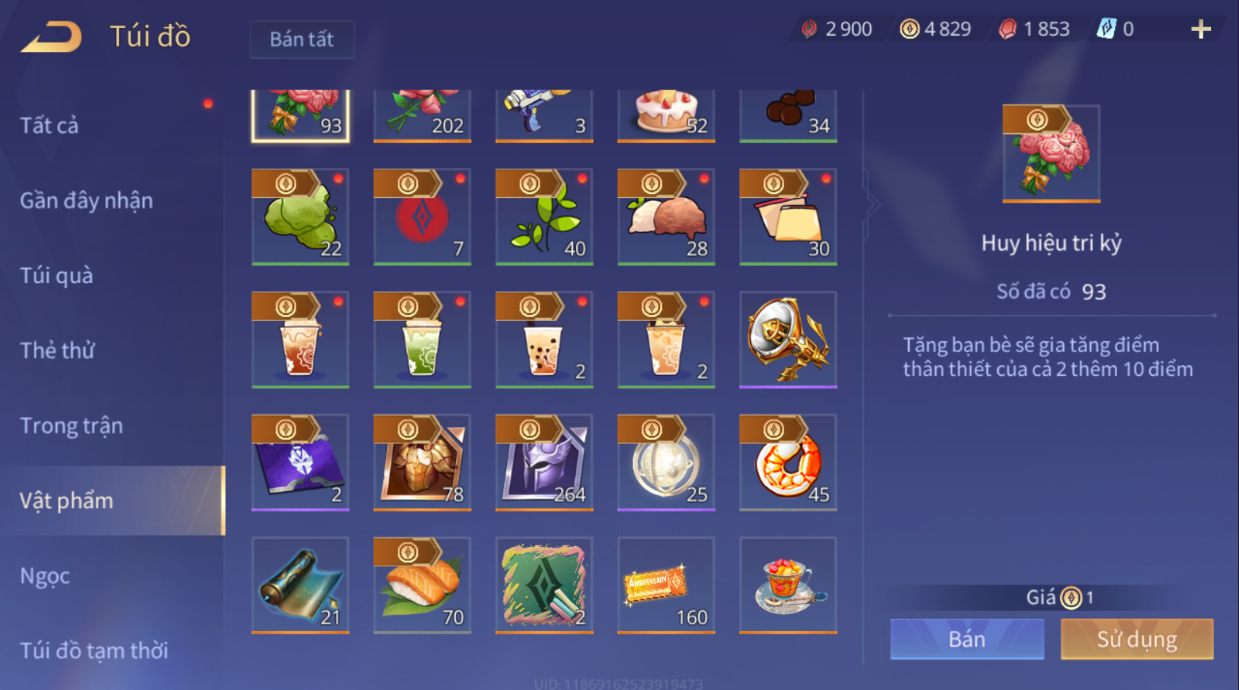Select the salmon sushi item slot
1239x690 pixels.
click(x=422, y=585)
